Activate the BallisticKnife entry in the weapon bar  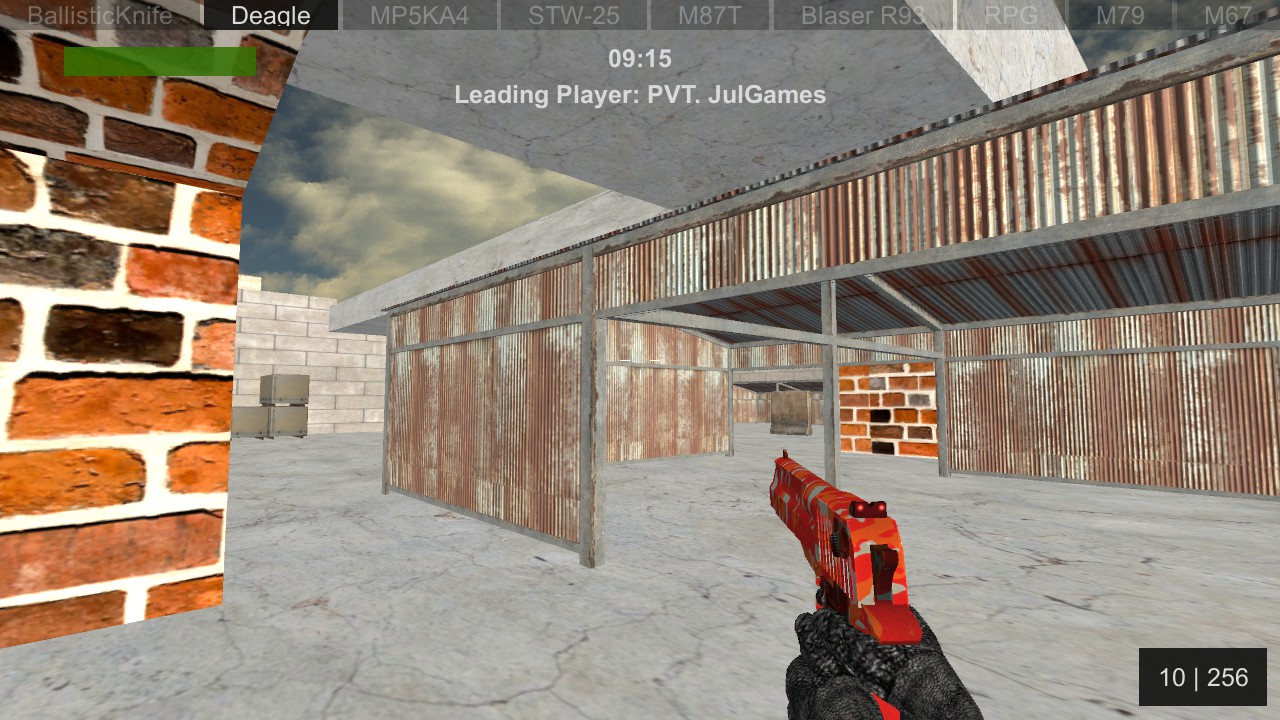tap(100, 15)
